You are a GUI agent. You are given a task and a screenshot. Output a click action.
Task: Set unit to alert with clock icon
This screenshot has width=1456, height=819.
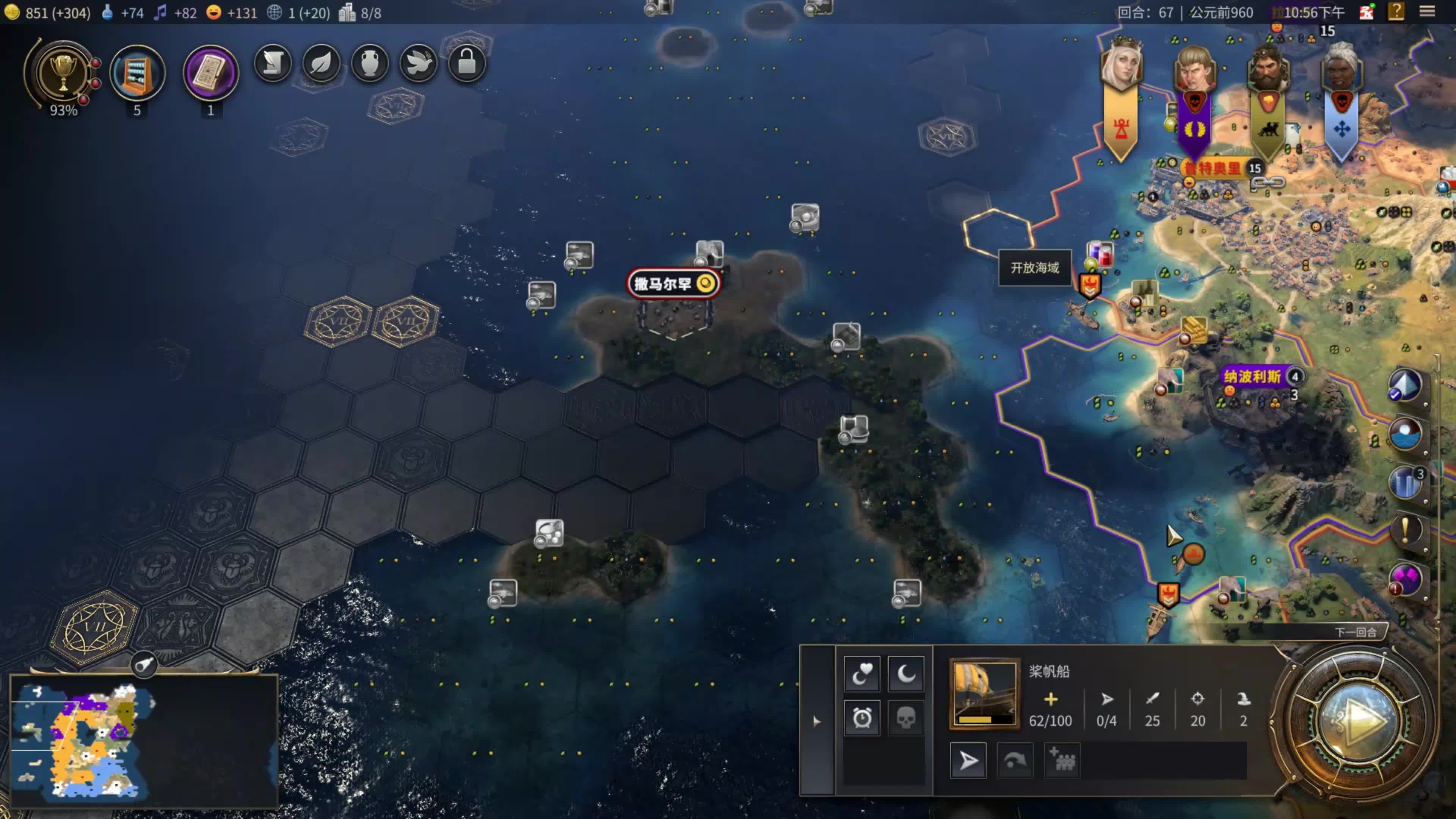click(x=861, y=719)
